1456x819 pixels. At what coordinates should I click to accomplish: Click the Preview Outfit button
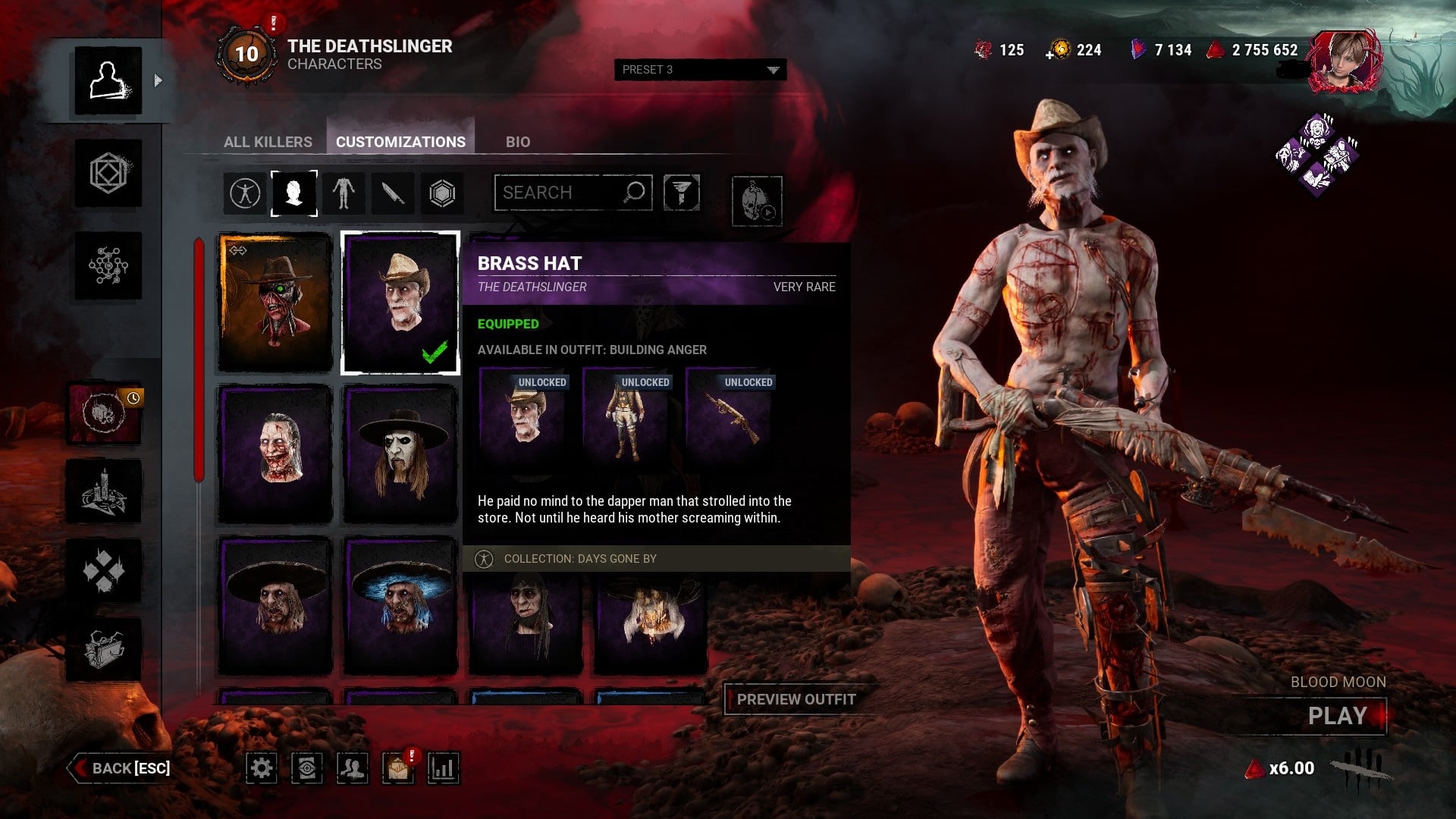795,699
